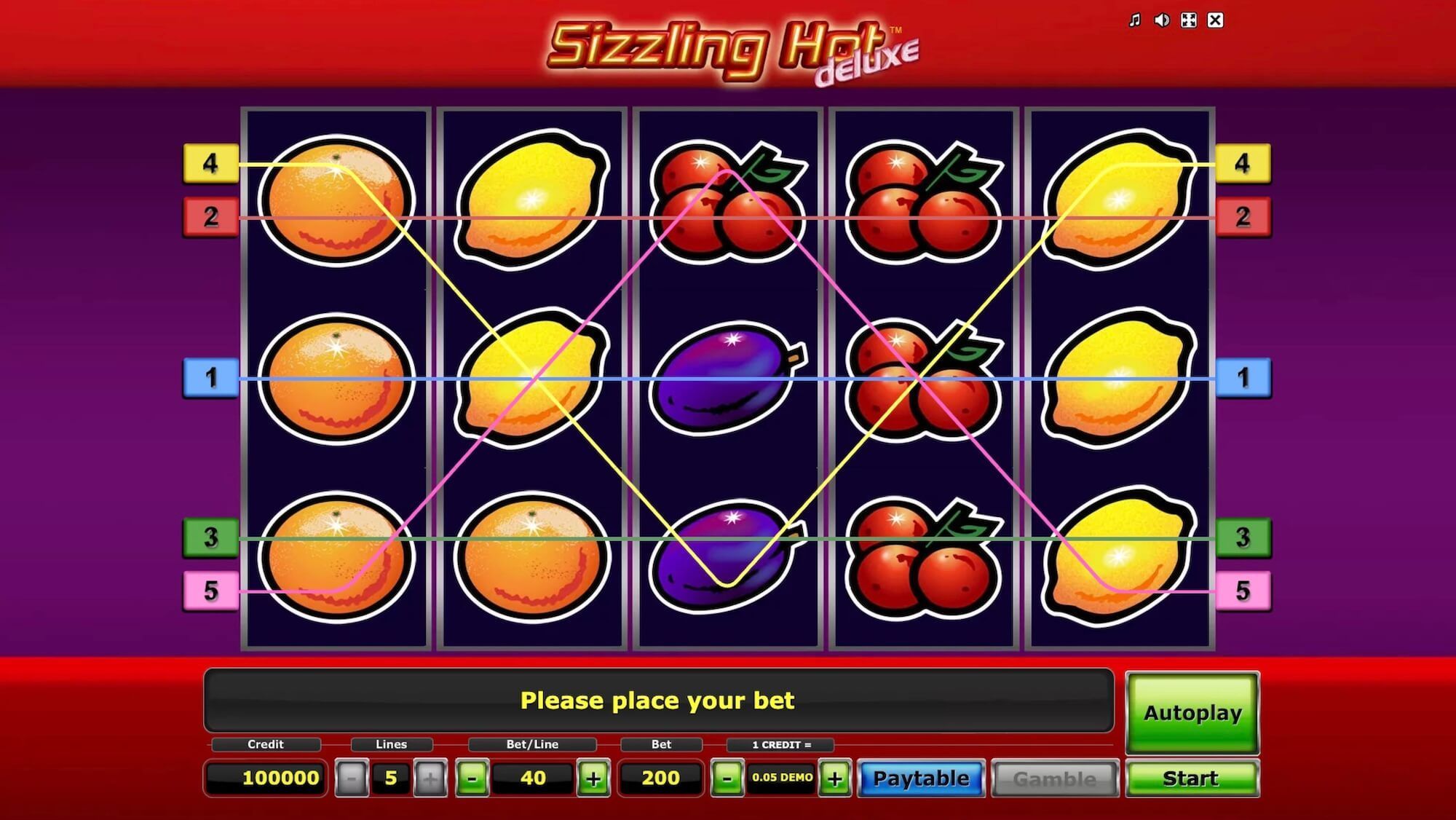Click the Please place your bet message bar

657,701
